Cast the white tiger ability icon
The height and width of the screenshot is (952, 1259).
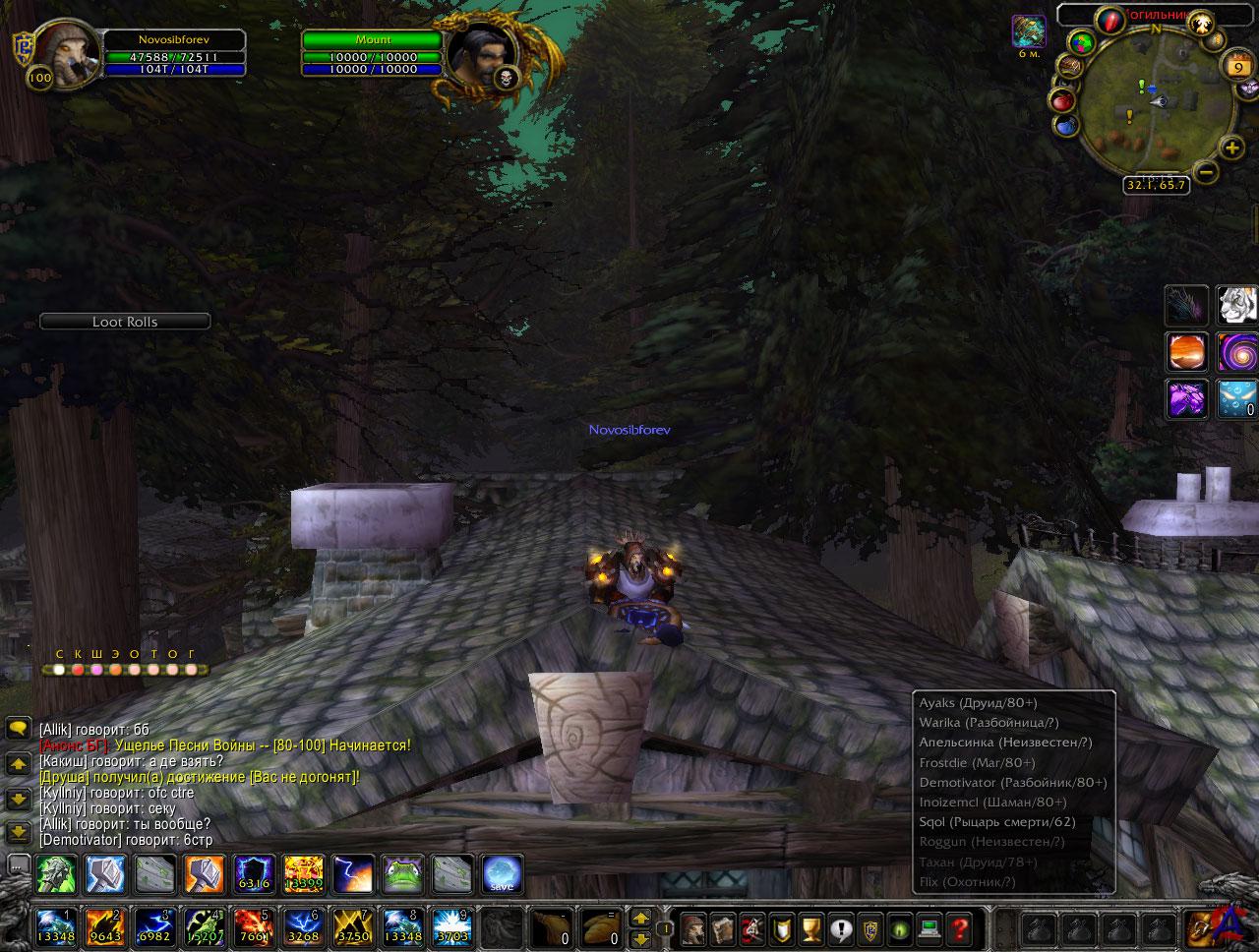coord(1236,305)
